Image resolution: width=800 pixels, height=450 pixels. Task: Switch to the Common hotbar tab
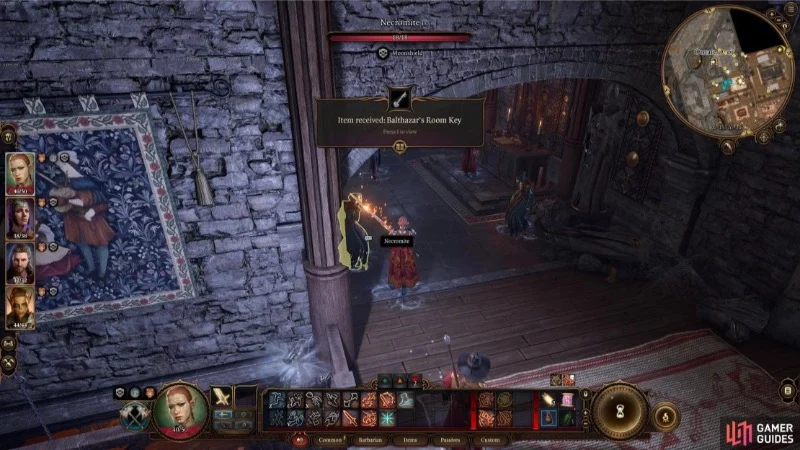[331, 439]
